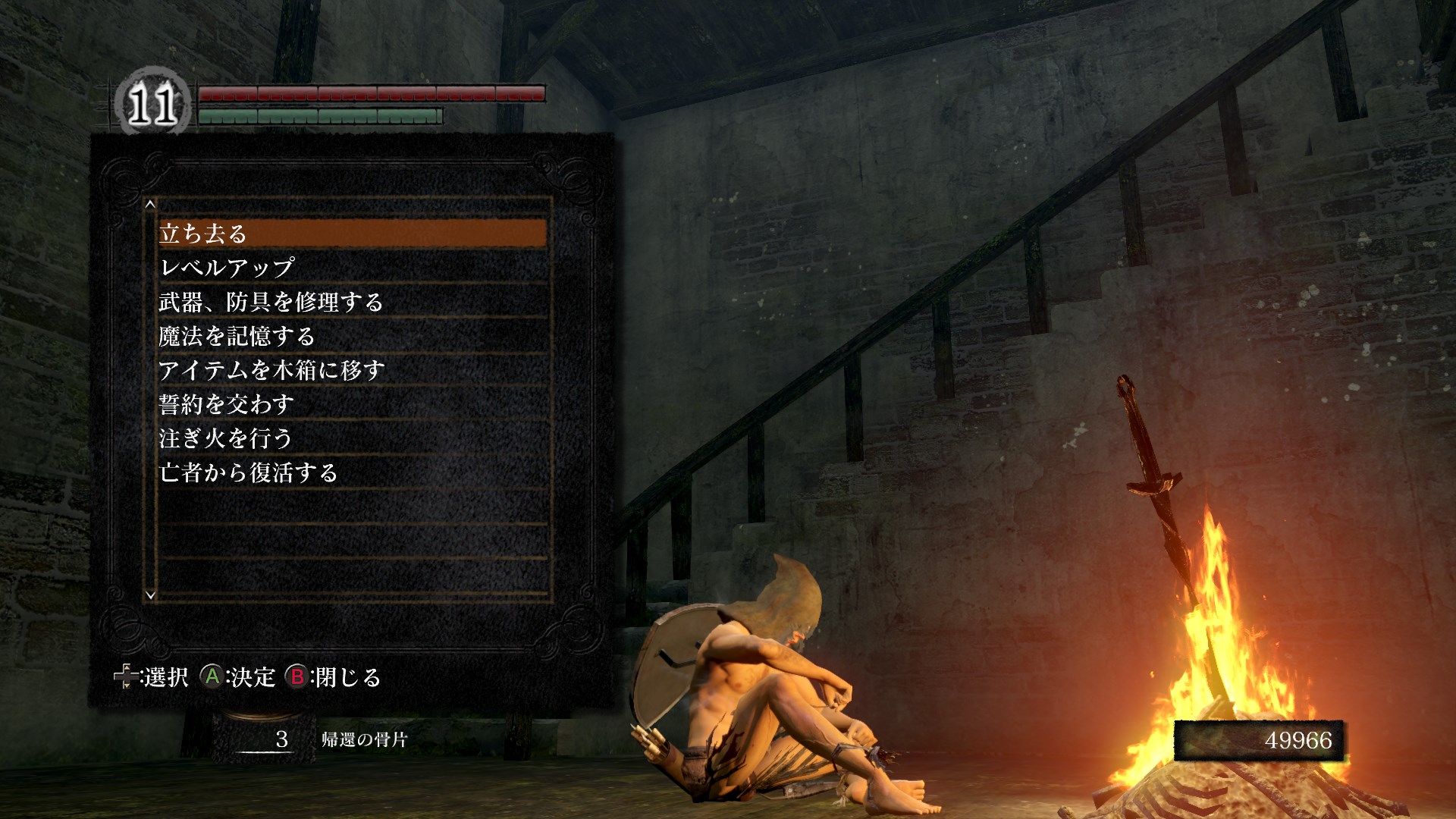
Task: Click the menu's down scroll arrow
Action: pyautogui.click(x=150, y=595)
